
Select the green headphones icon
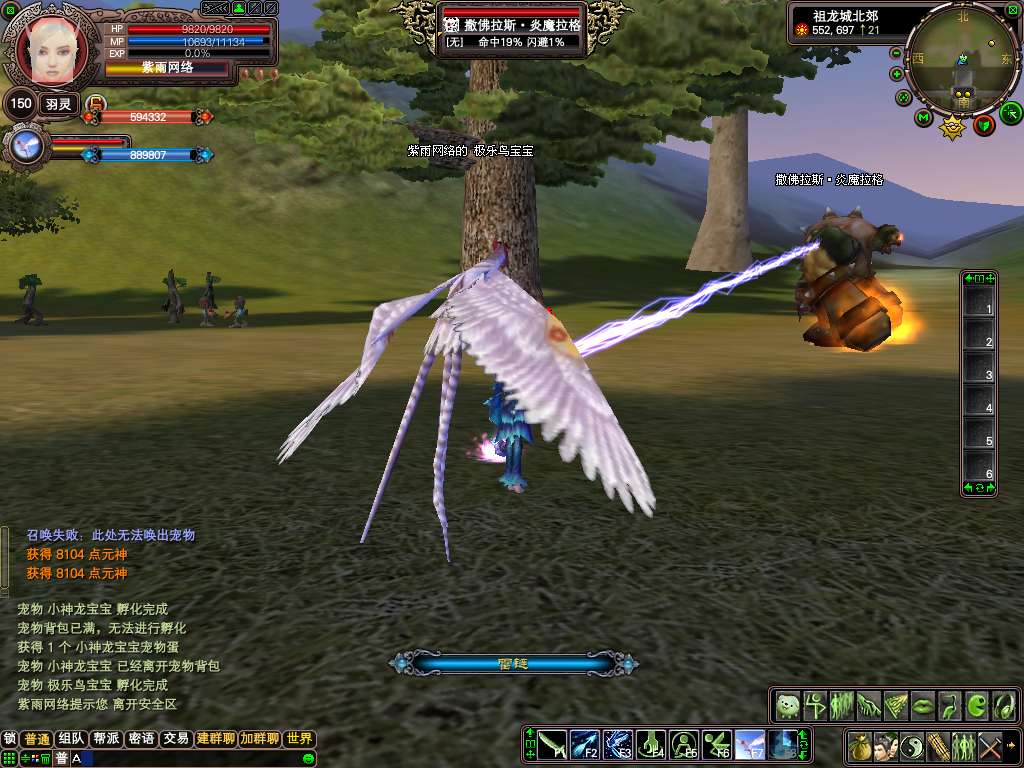pos(1003,705)
